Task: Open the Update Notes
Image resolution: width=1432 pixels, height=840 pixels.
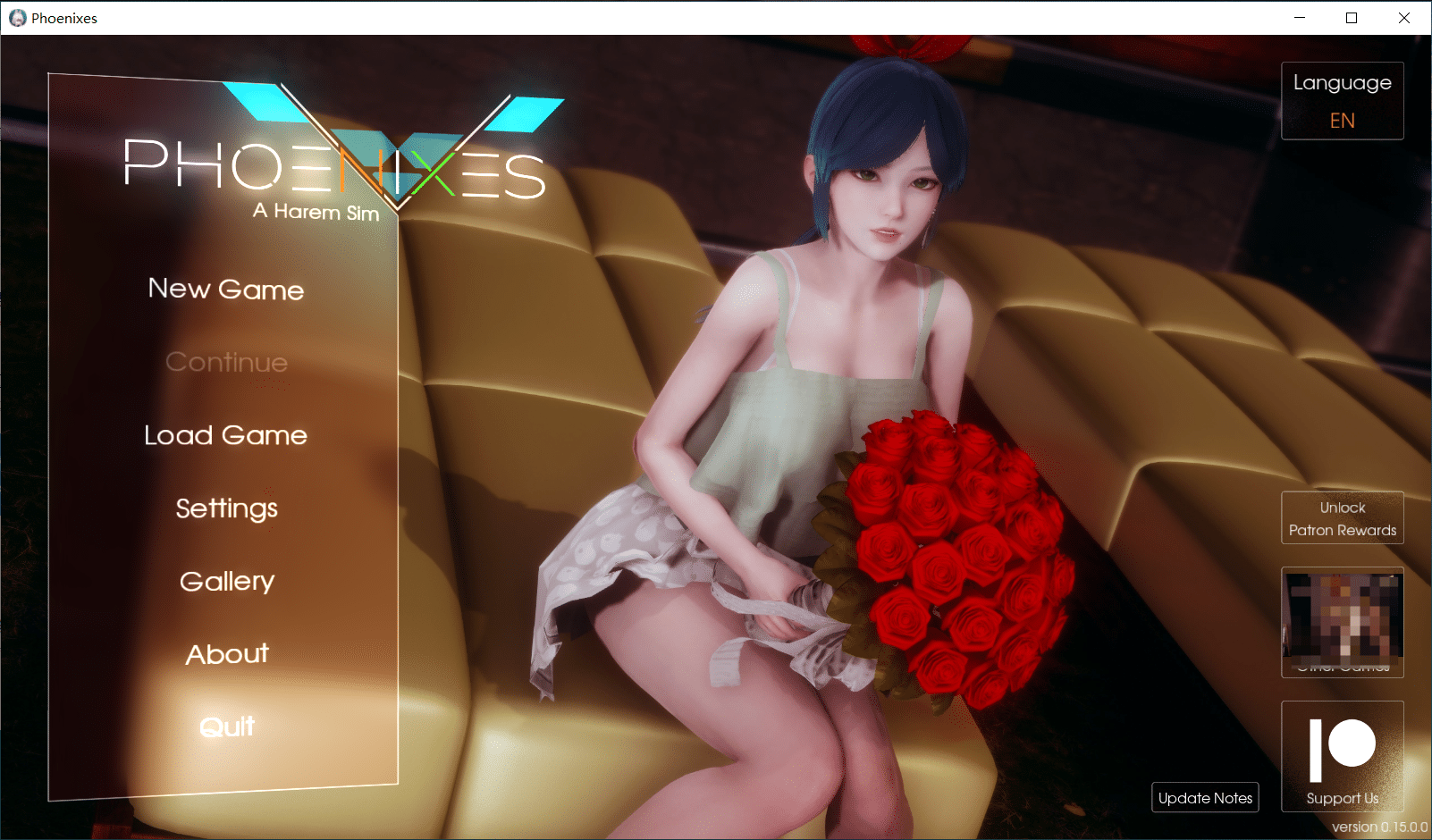Action: tap(1205, 798)
